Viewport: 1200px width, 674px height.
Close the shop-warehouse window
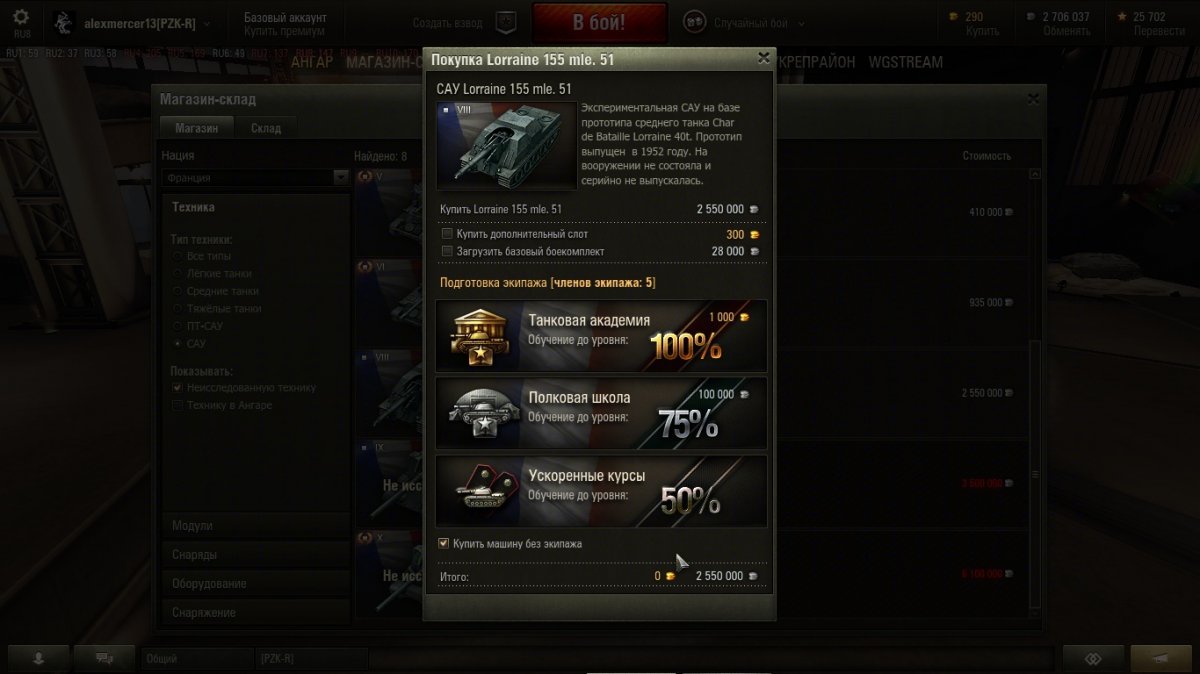pyautogui.click(x=1033, y=99)
